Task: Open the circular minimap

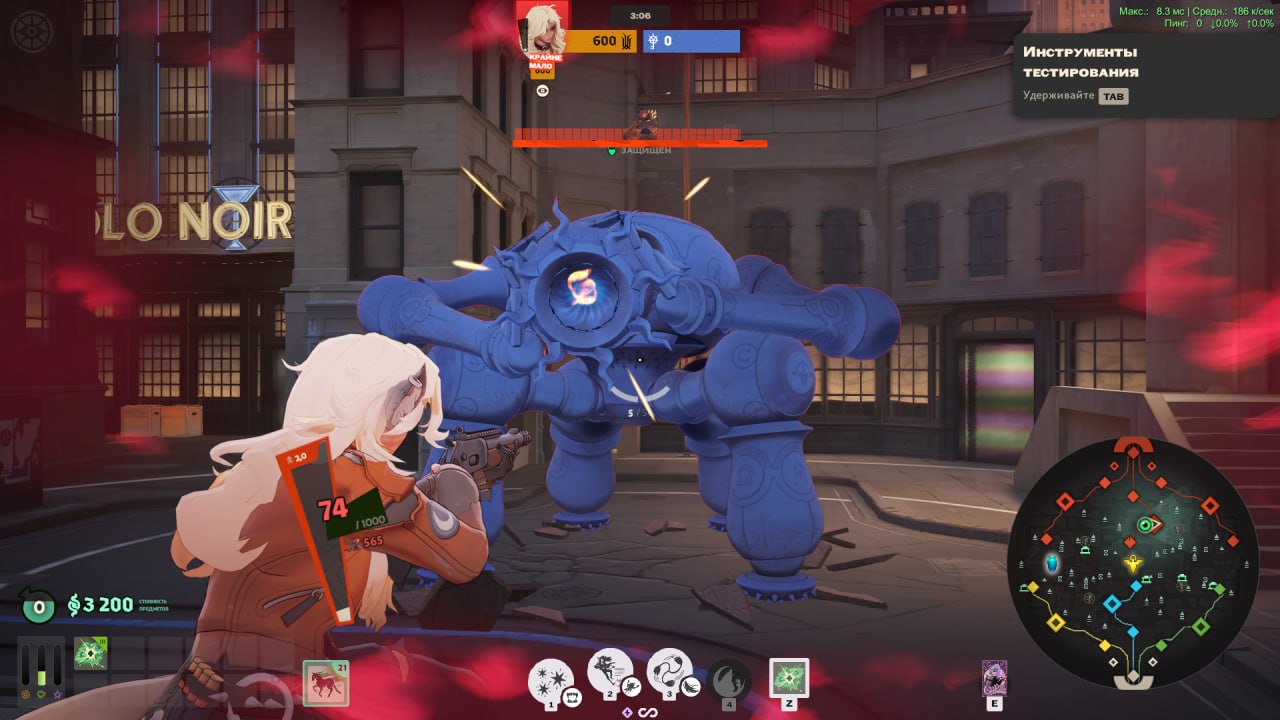Action: tap(1132, 562)
